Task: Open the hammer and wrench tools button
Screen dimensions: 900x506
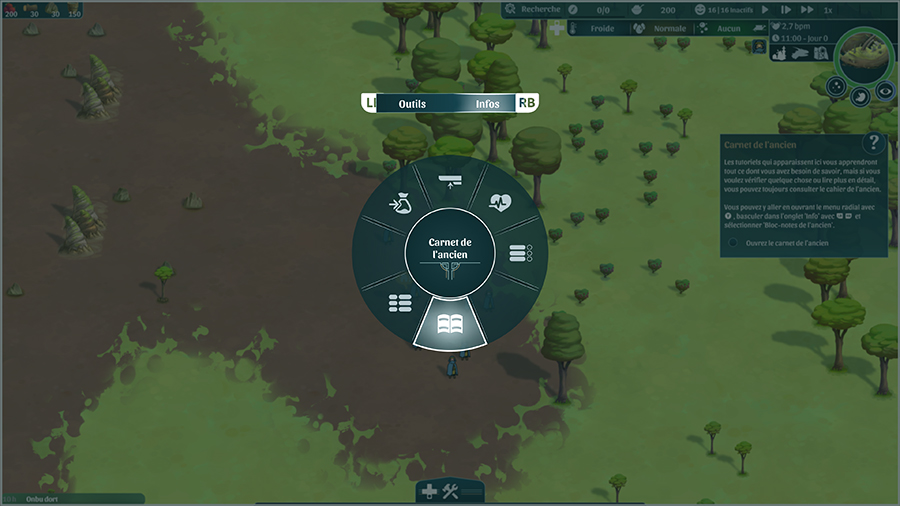Action: (x=450, y=491)
